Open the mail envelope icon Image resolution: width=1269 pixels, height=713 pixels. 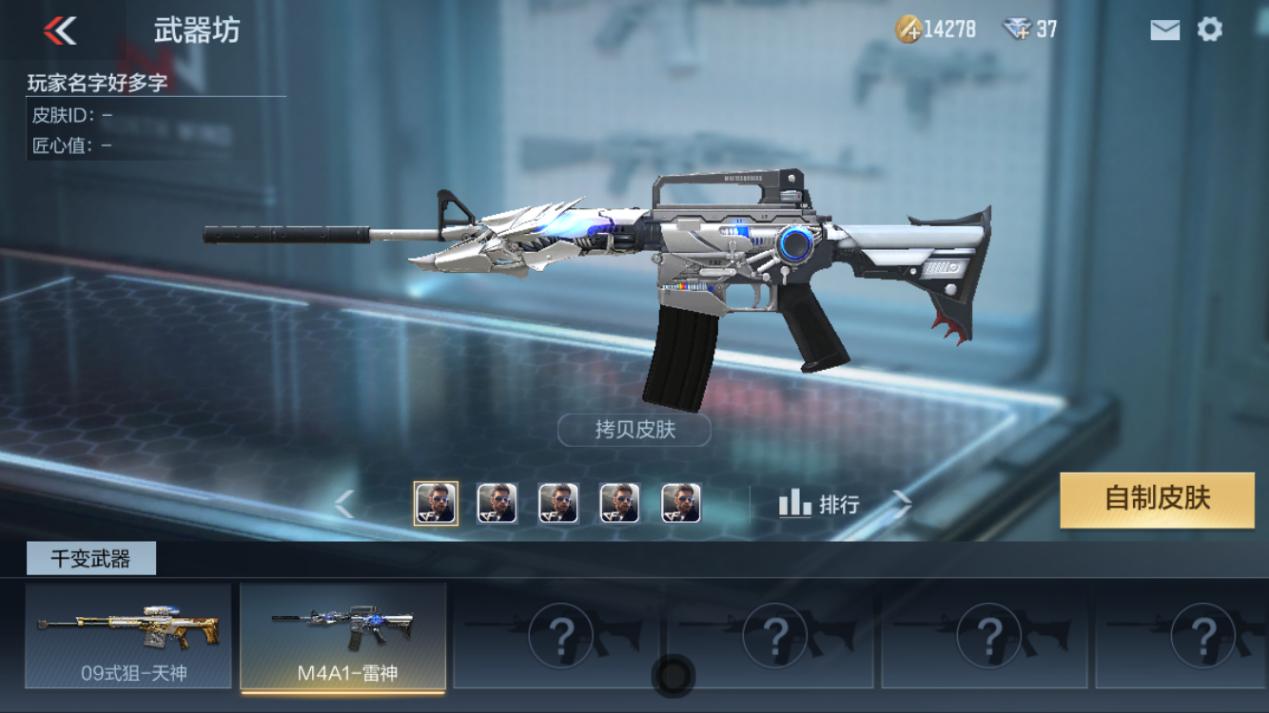point(1165,30)
